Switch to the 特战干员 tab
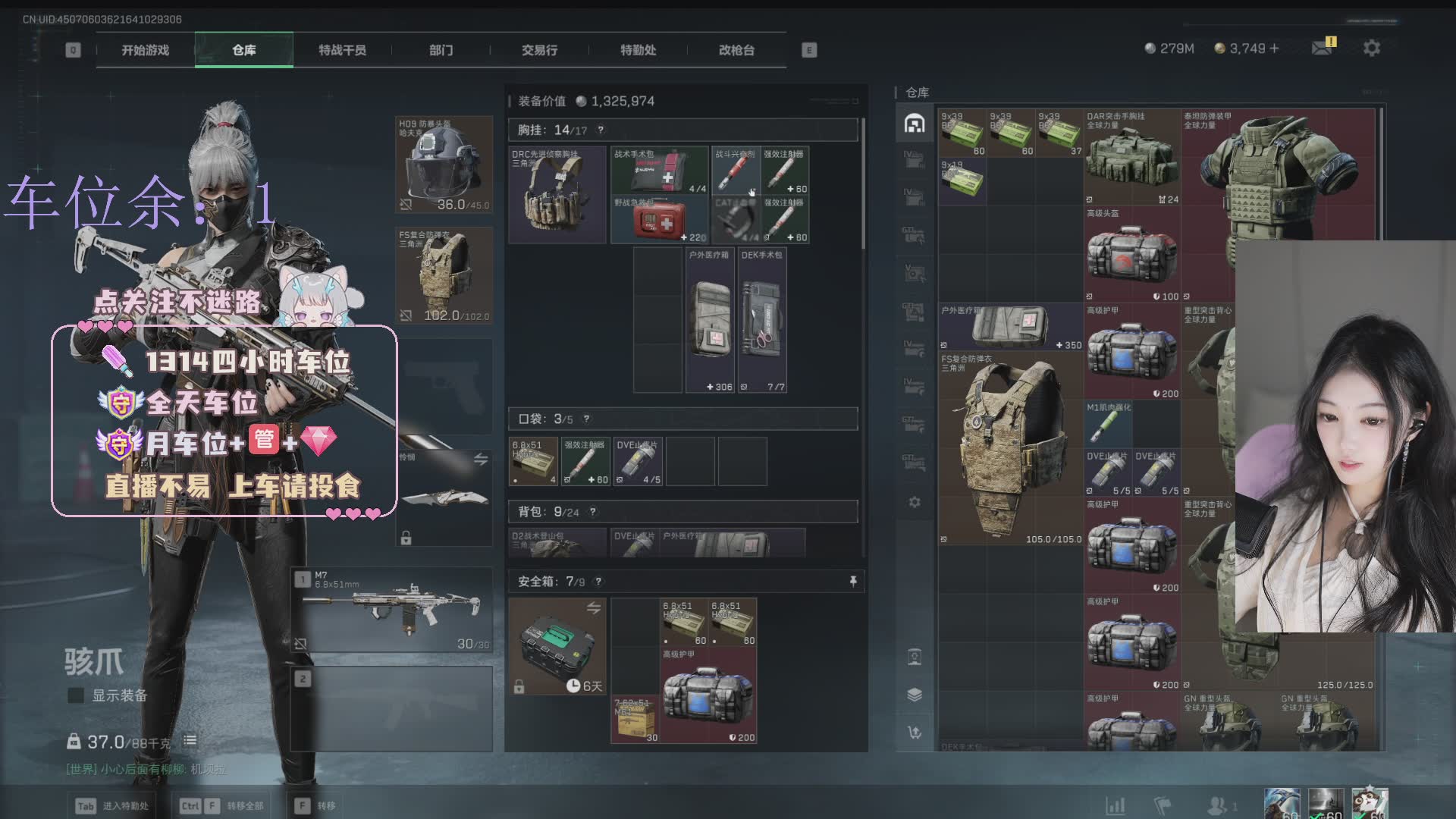The image size is (1456, 819). (342, 50)
